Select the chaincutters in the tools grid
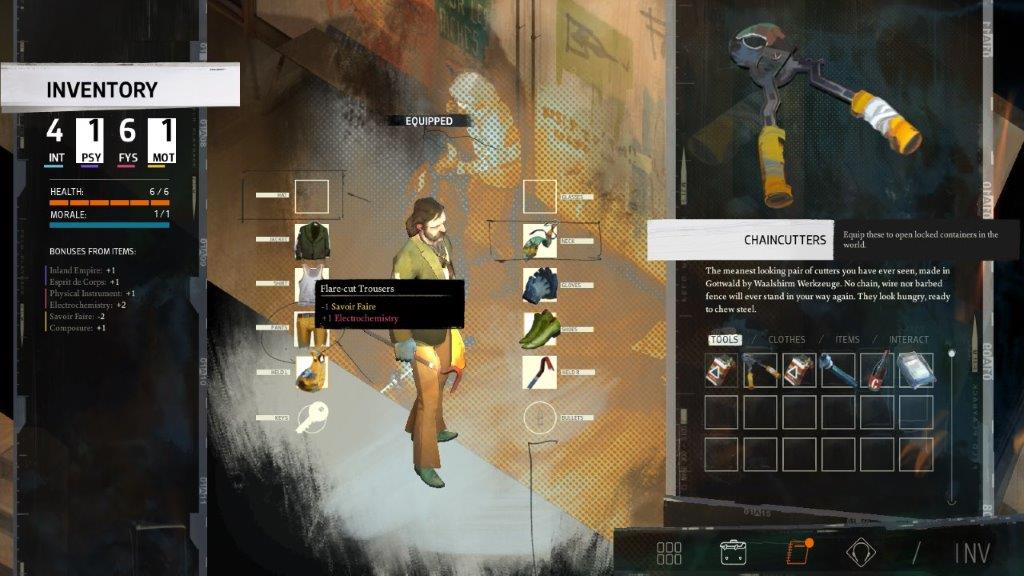Screen dimensions: 1024x576 click(760, 370)
